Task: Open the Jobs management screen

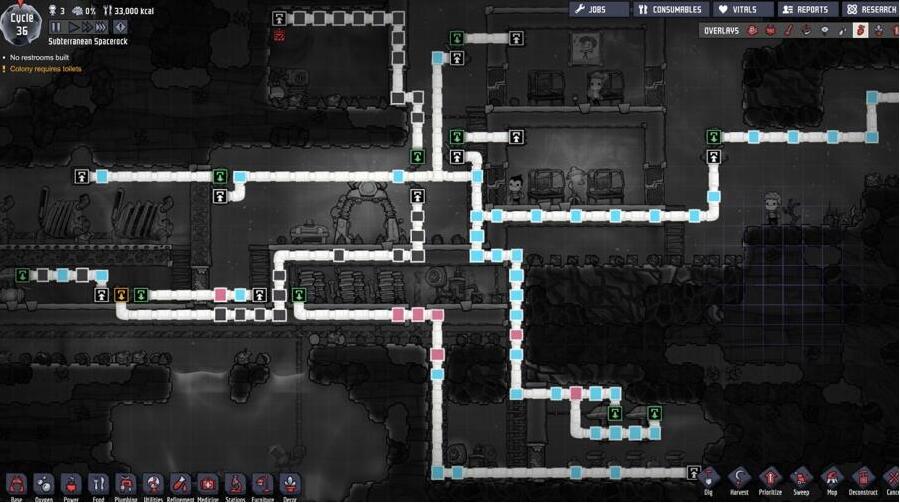Action: [599, 9]
